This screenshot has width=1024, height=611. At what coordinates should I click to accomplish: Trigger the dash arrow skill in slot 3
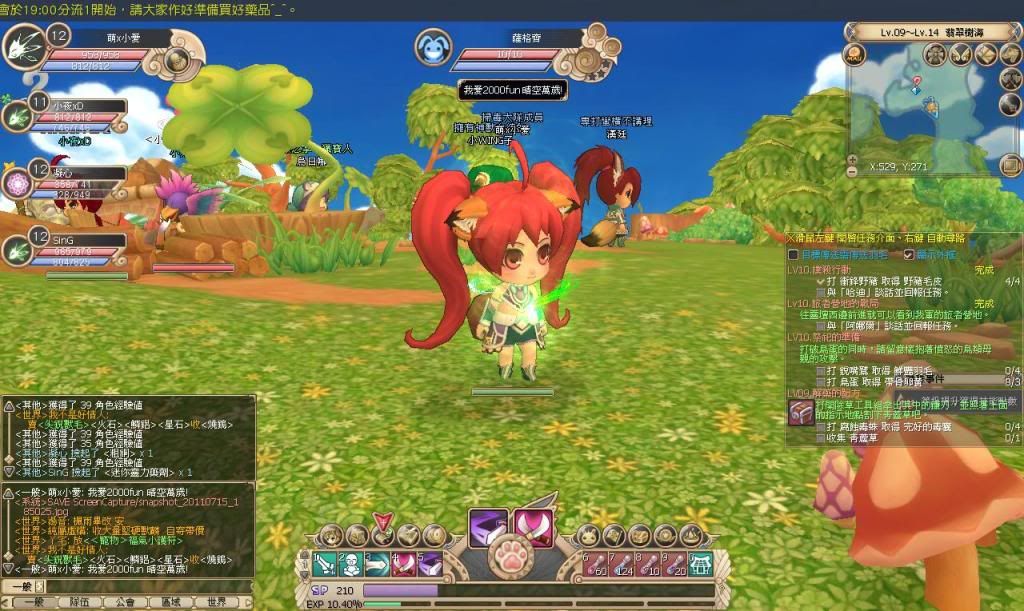[376, 565]
